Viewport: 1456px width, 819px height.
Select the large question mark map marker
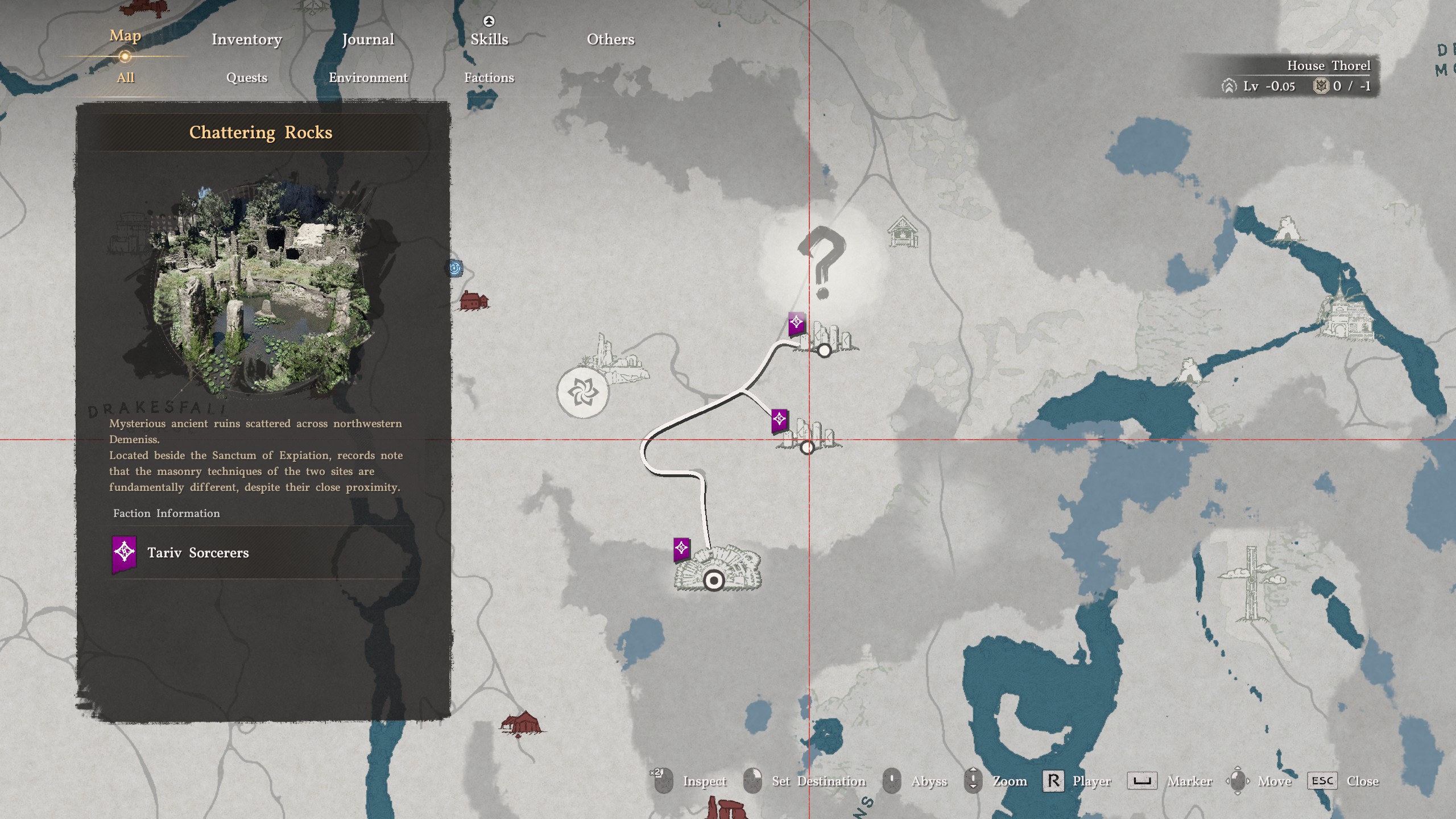822,263
